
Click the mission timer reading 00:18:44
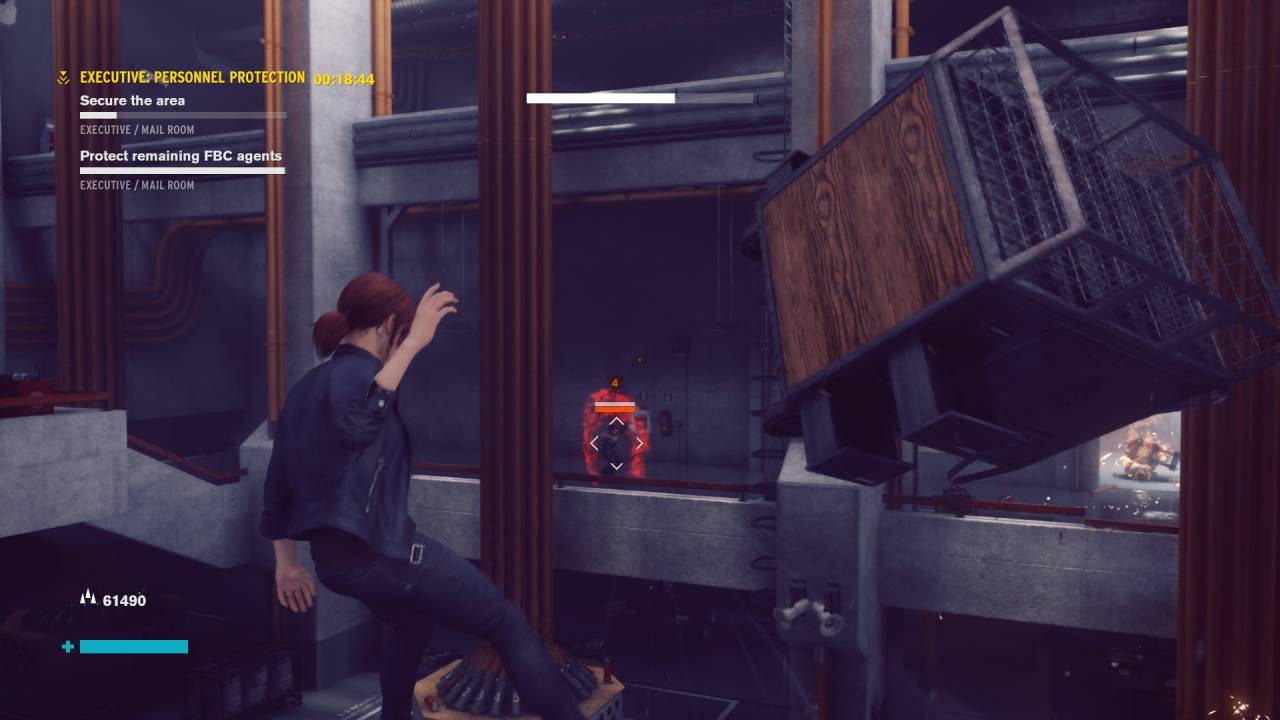pyautogui.click(x=344, y=77)
